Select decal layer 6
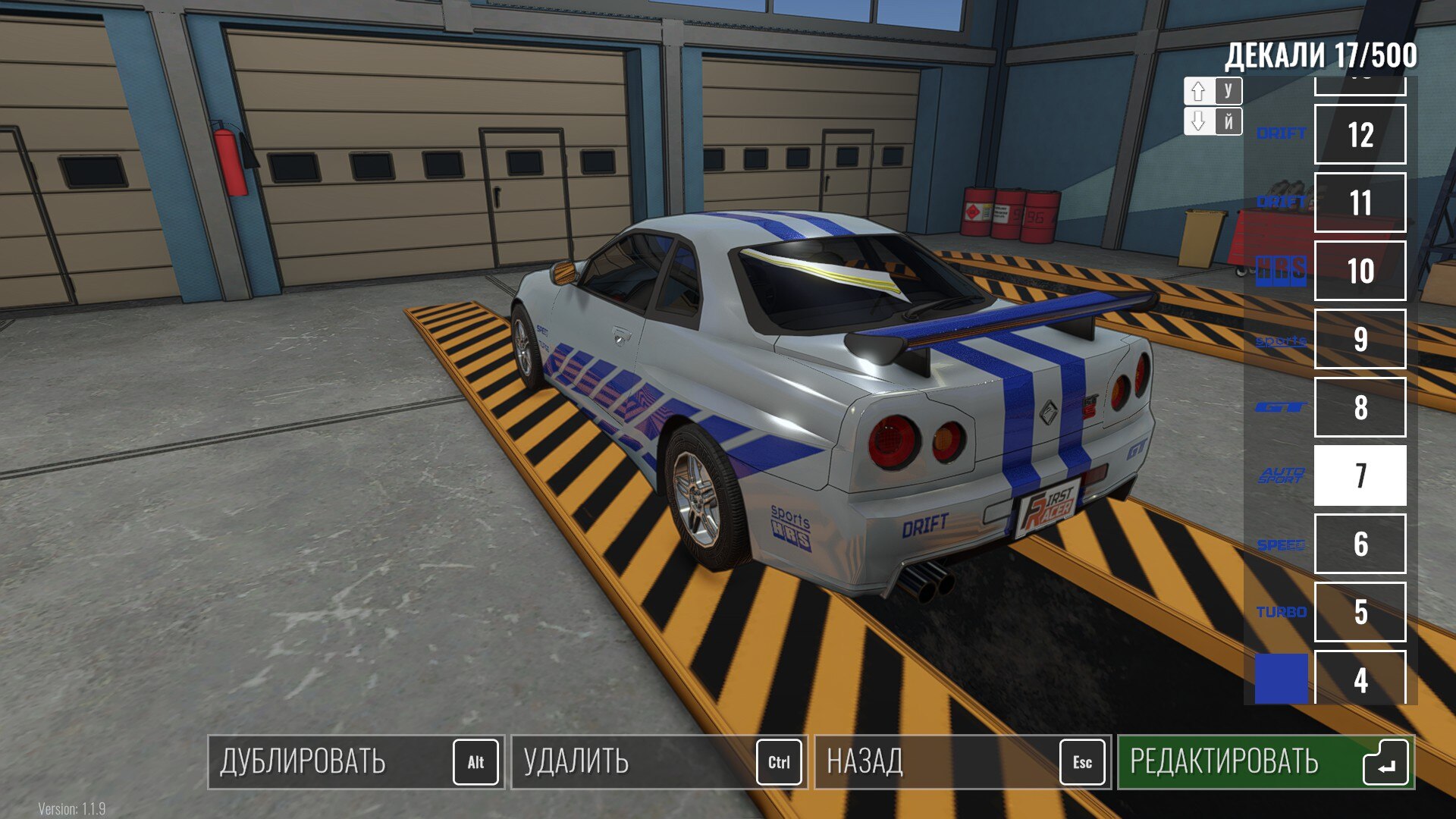Image resolution: width=1456 pixels, height=819 pixels. pos(1360,544)
